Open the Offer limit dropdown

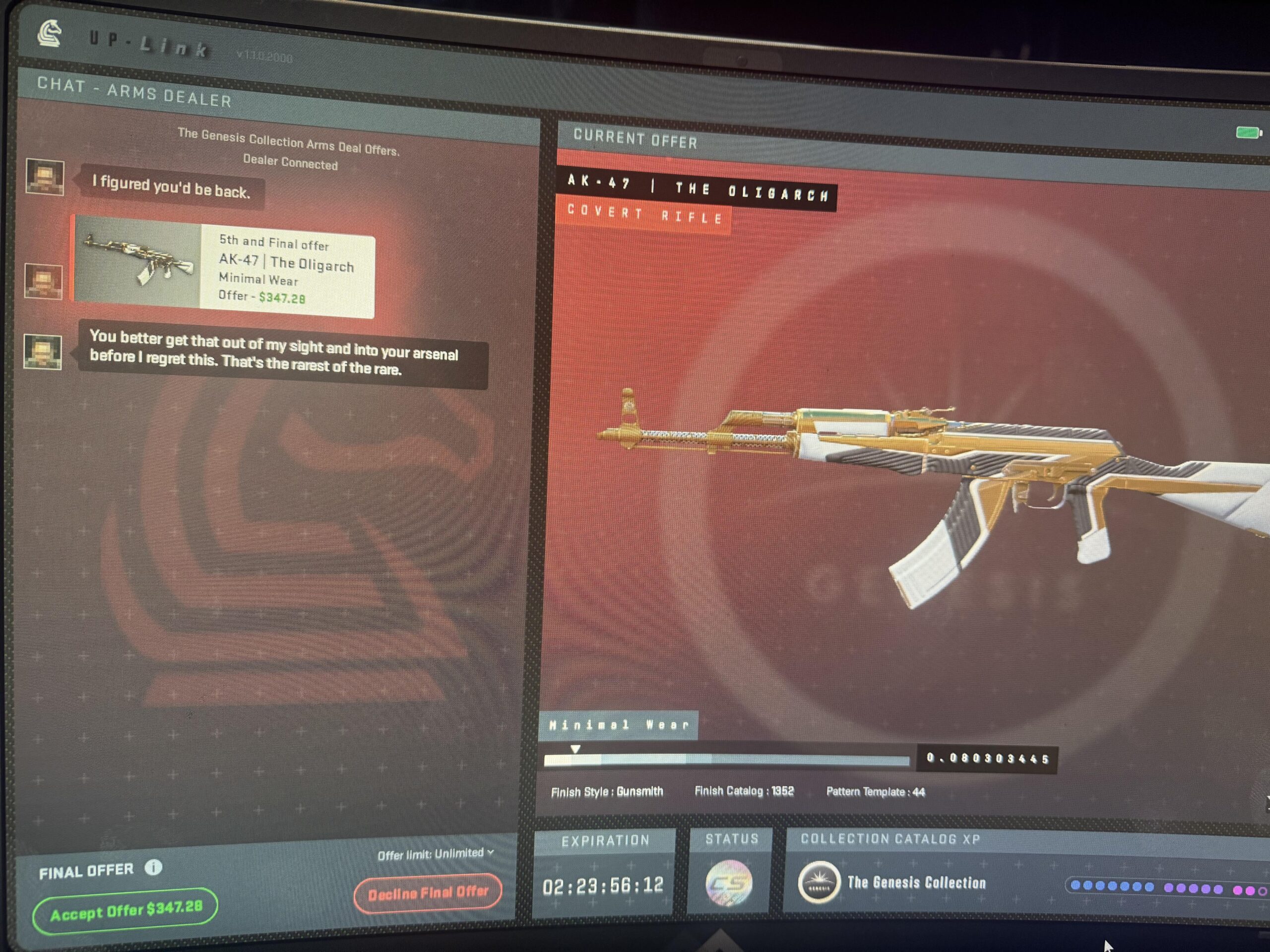(436, 854)
